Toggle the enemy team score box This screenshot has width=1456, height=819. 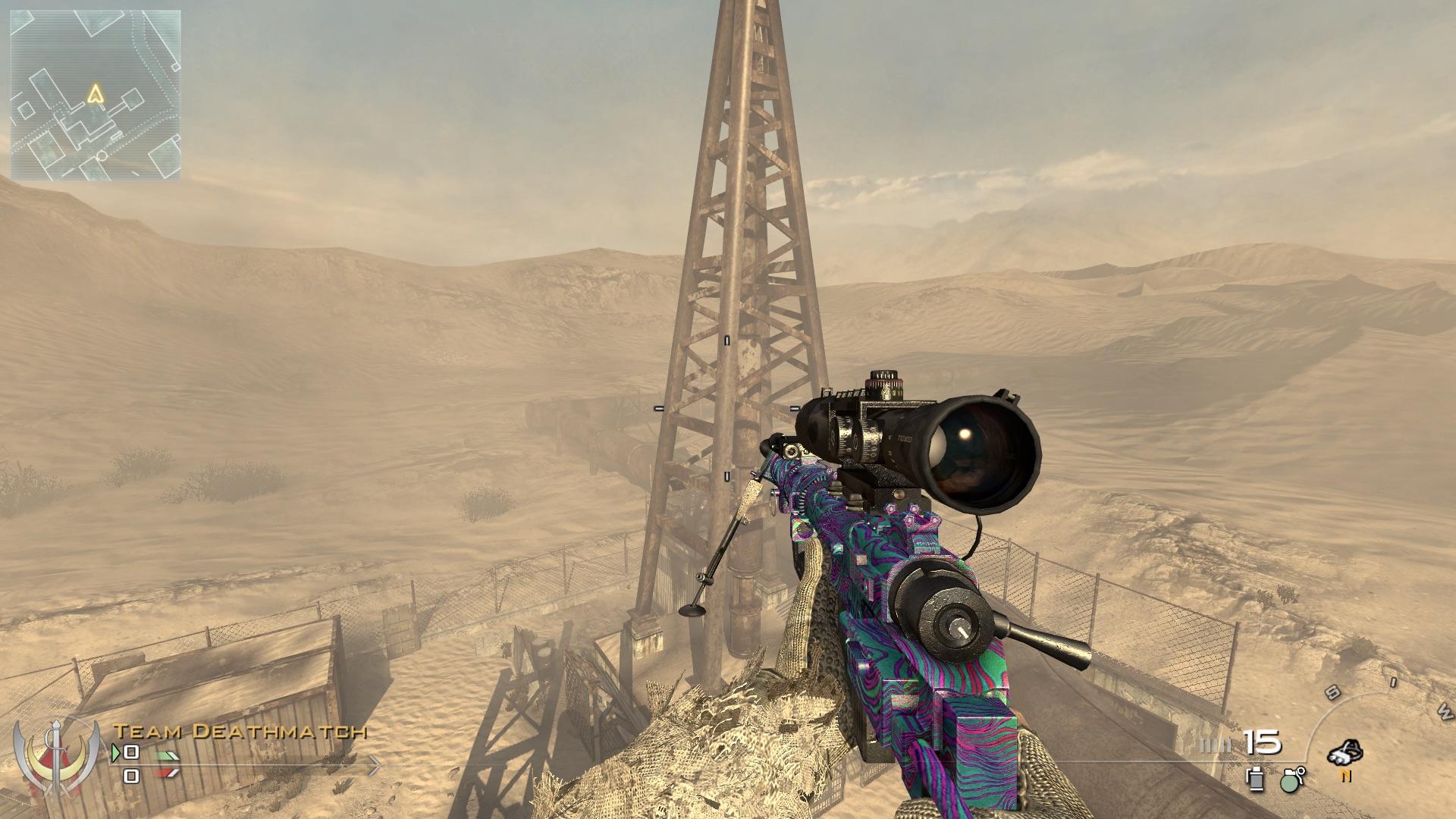(x=130, y=776)
